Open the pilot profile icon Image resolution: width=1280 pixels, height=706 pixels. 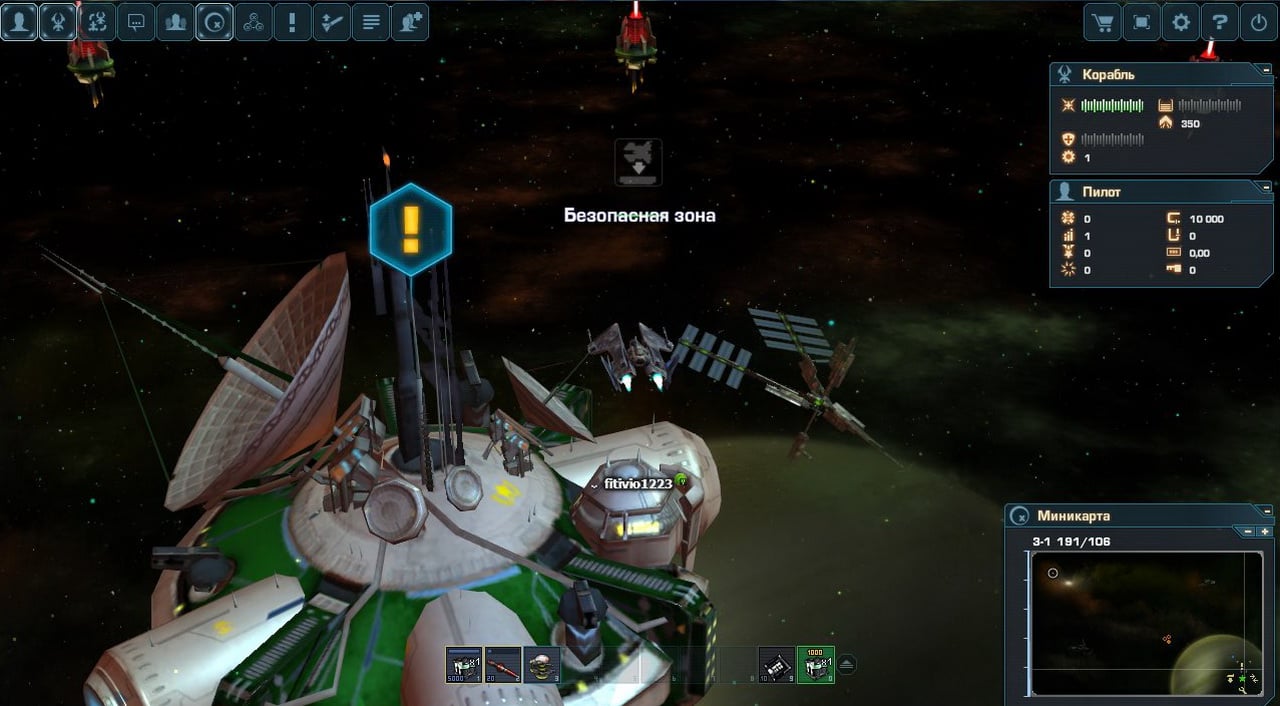coord(19,21)
